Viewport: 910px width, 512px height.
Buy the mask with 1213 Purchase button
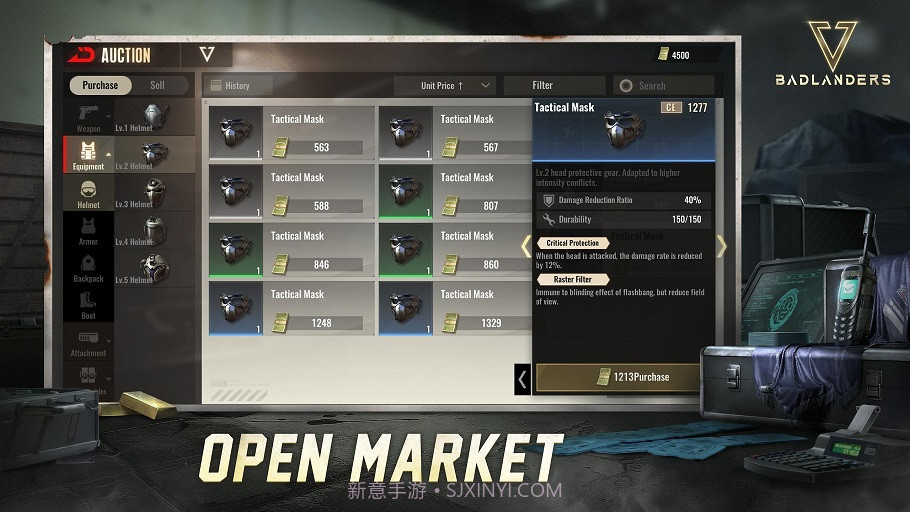click(617, 377)
